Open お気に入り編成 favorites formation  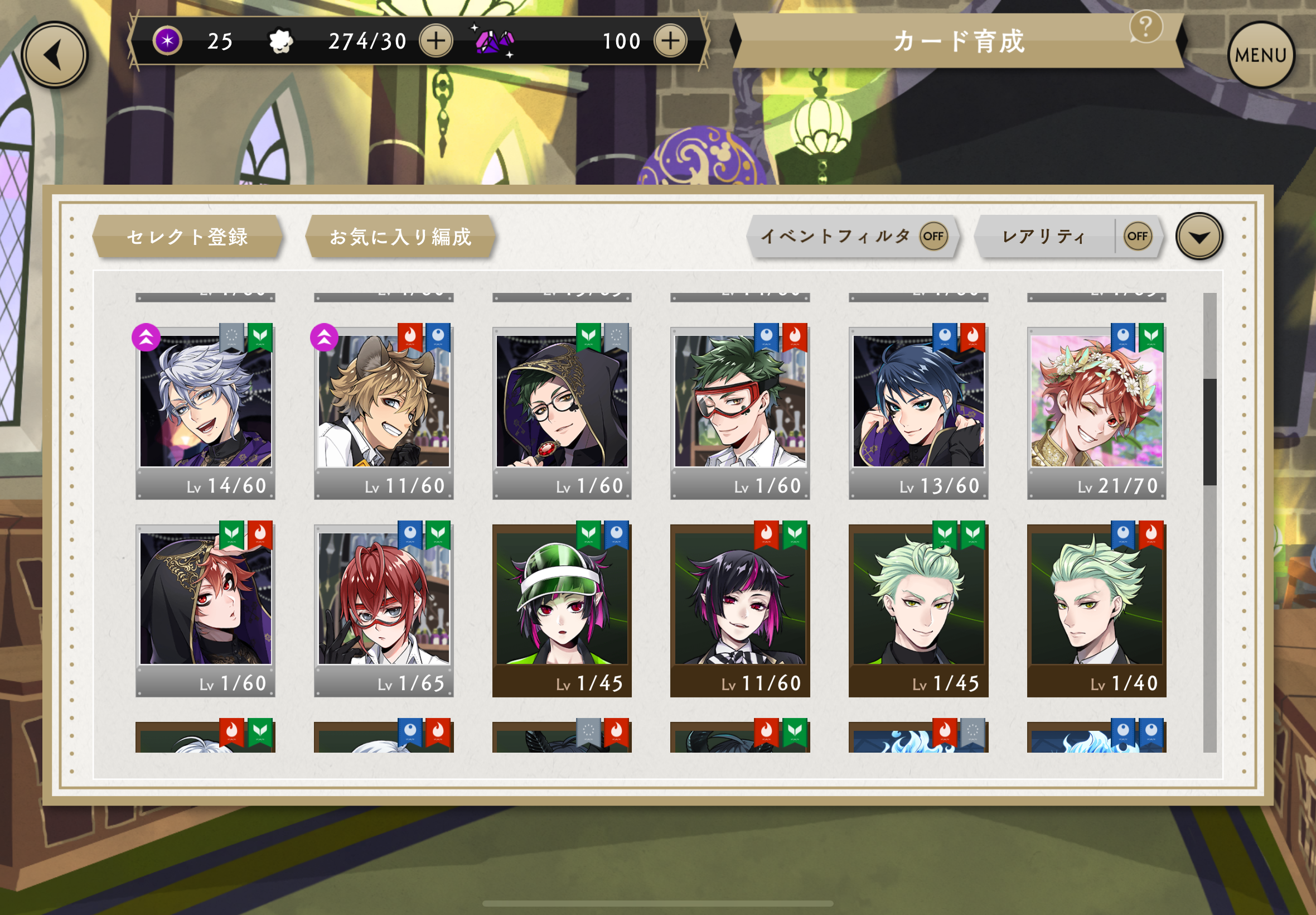coord(400,237)
